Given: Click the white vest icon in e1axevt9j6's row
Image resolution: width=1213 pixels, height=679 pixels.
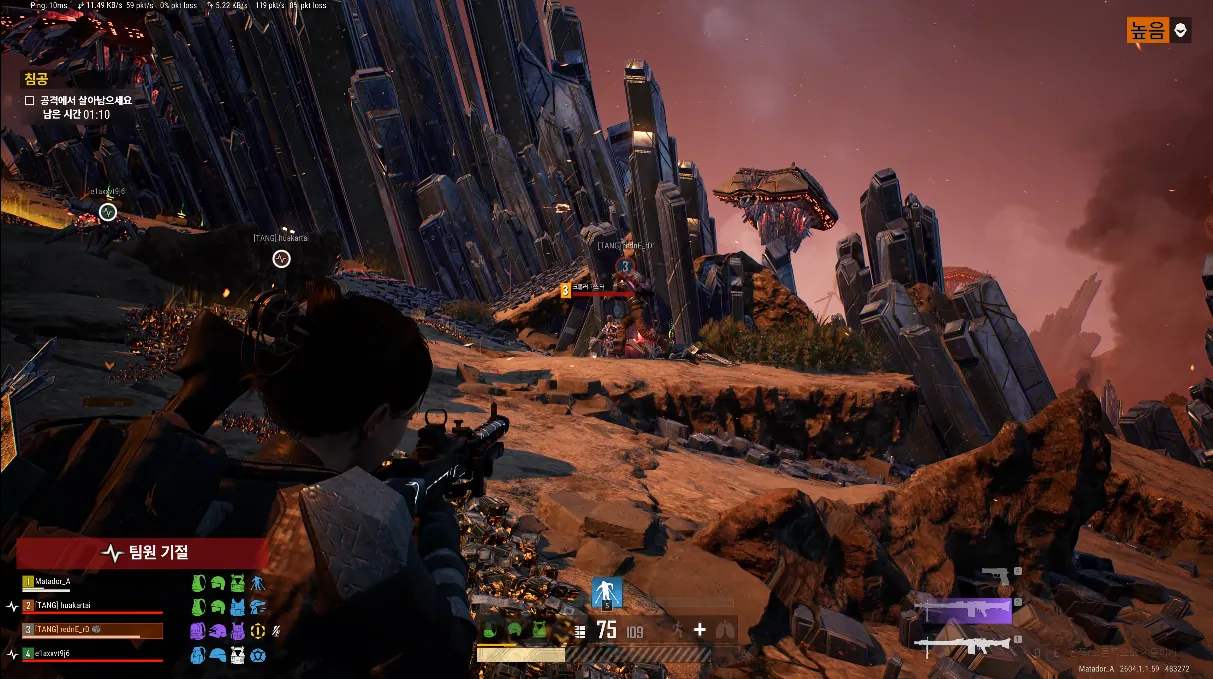Looking at the screenshot, I should [238, 655].
